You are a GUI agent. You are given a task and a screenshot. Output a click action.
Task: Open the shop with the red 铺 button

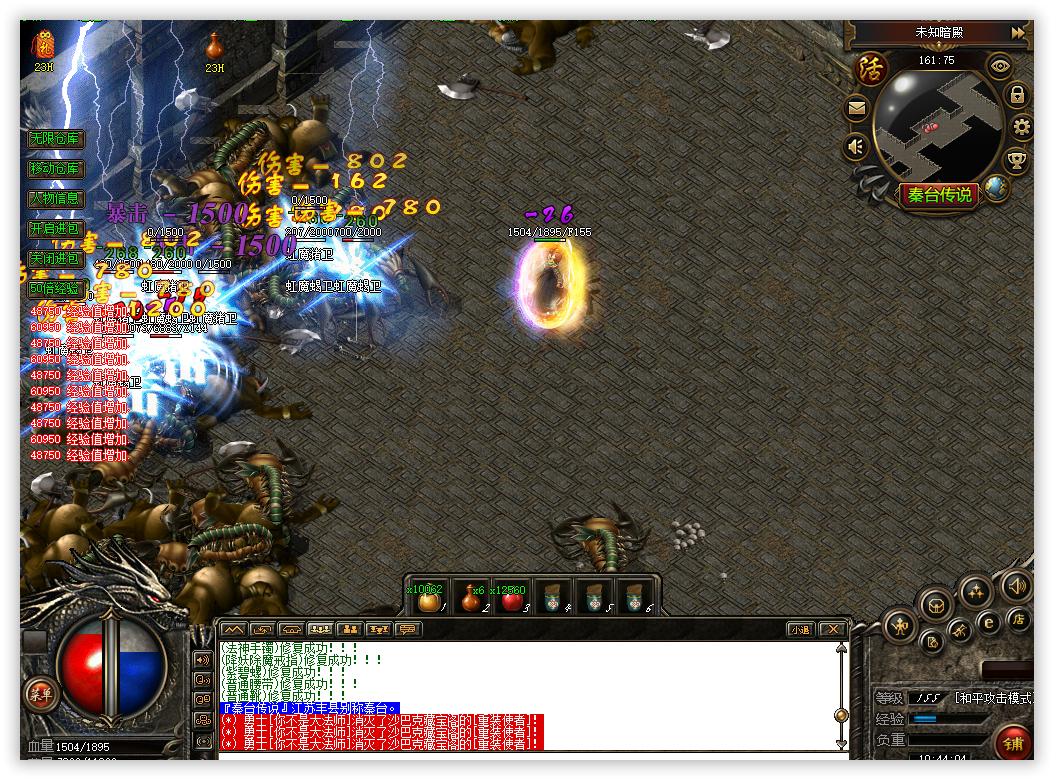pyautogui.click(x=1013, y=743)
